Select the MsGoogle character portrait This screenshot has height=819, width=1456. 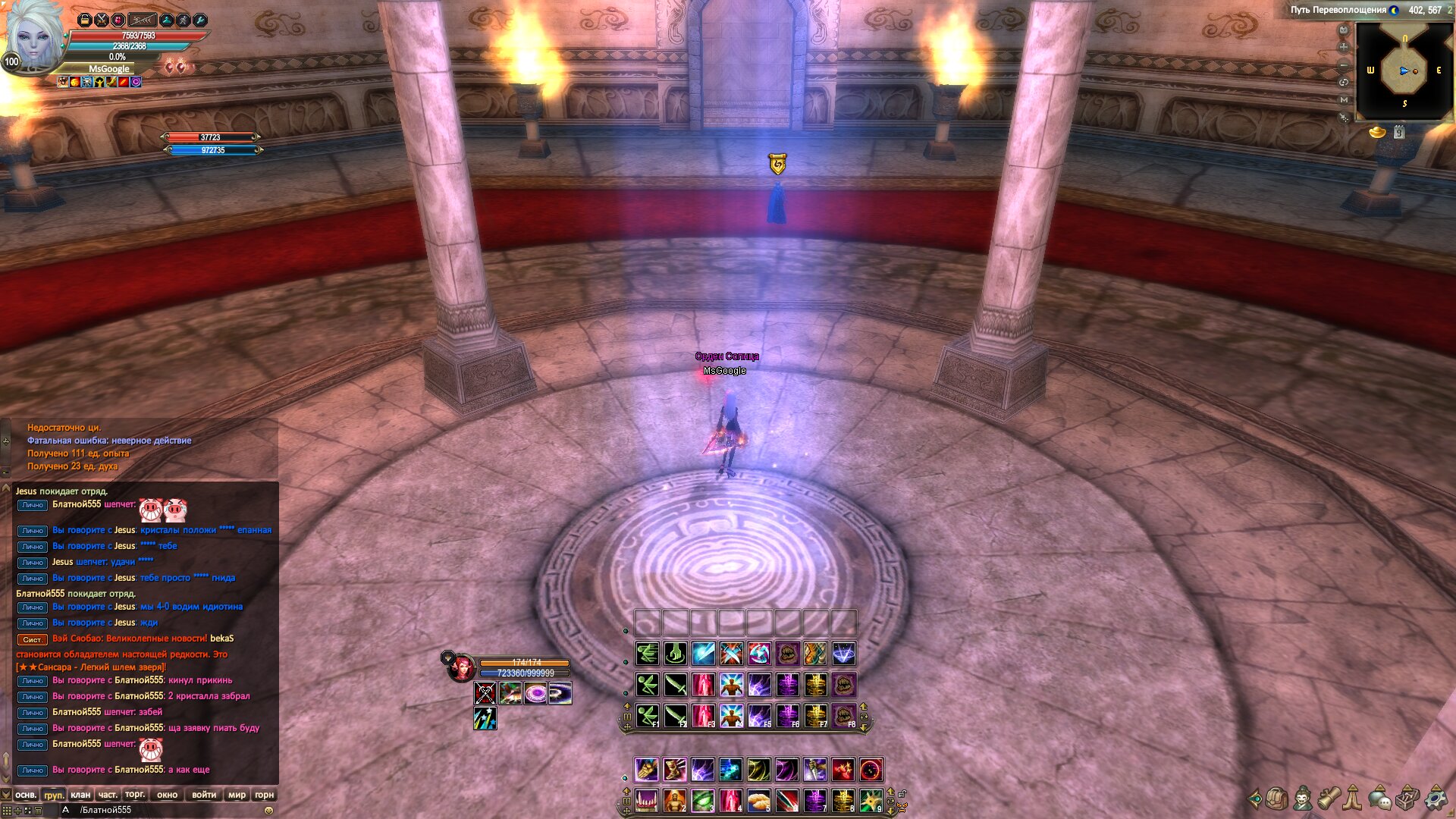pos(33,38)
